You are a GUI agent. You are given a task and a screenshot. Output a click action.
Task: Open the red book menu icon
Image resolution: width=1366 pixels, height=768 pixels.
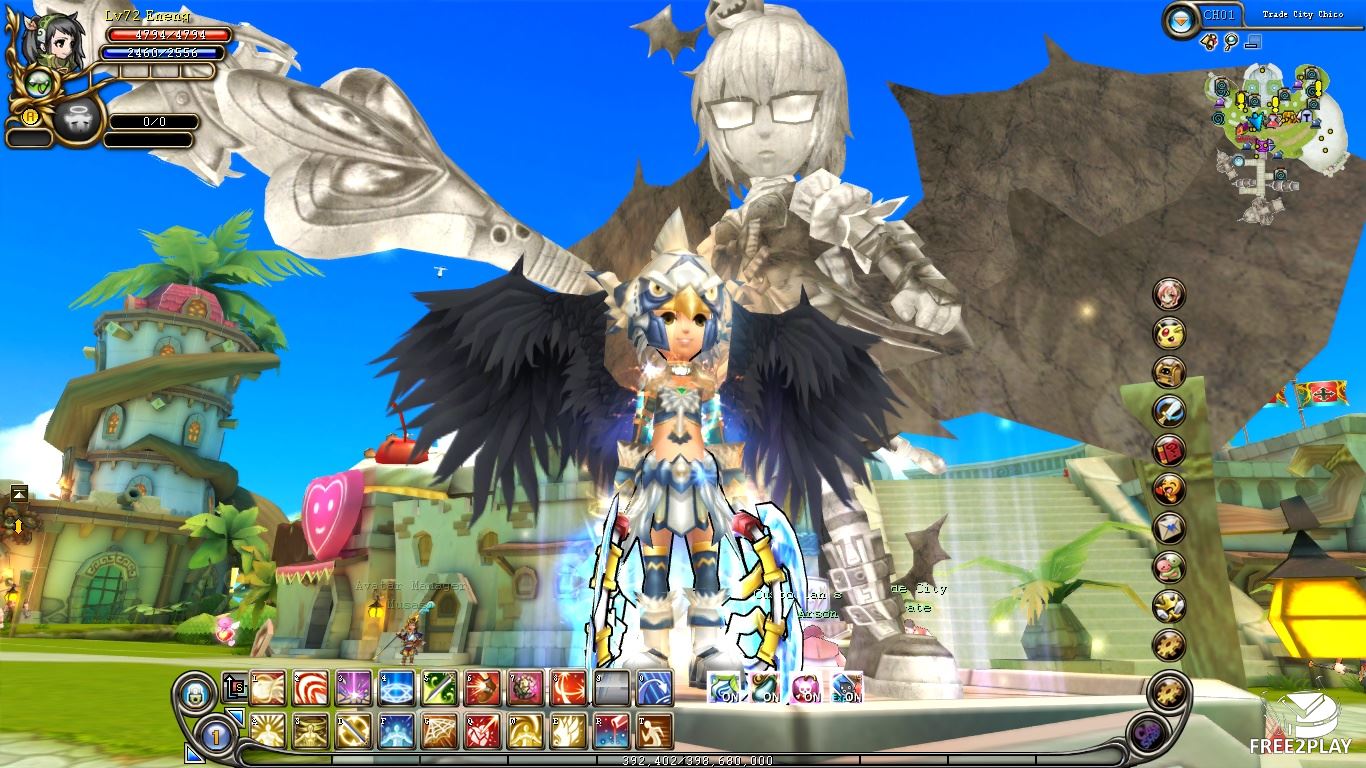click(x=1169, y=449)
